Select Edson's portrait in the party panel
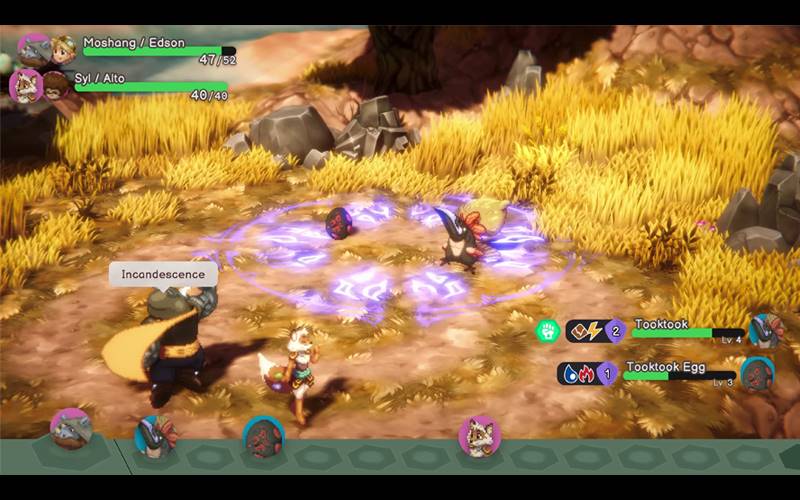 click(62, 49)
